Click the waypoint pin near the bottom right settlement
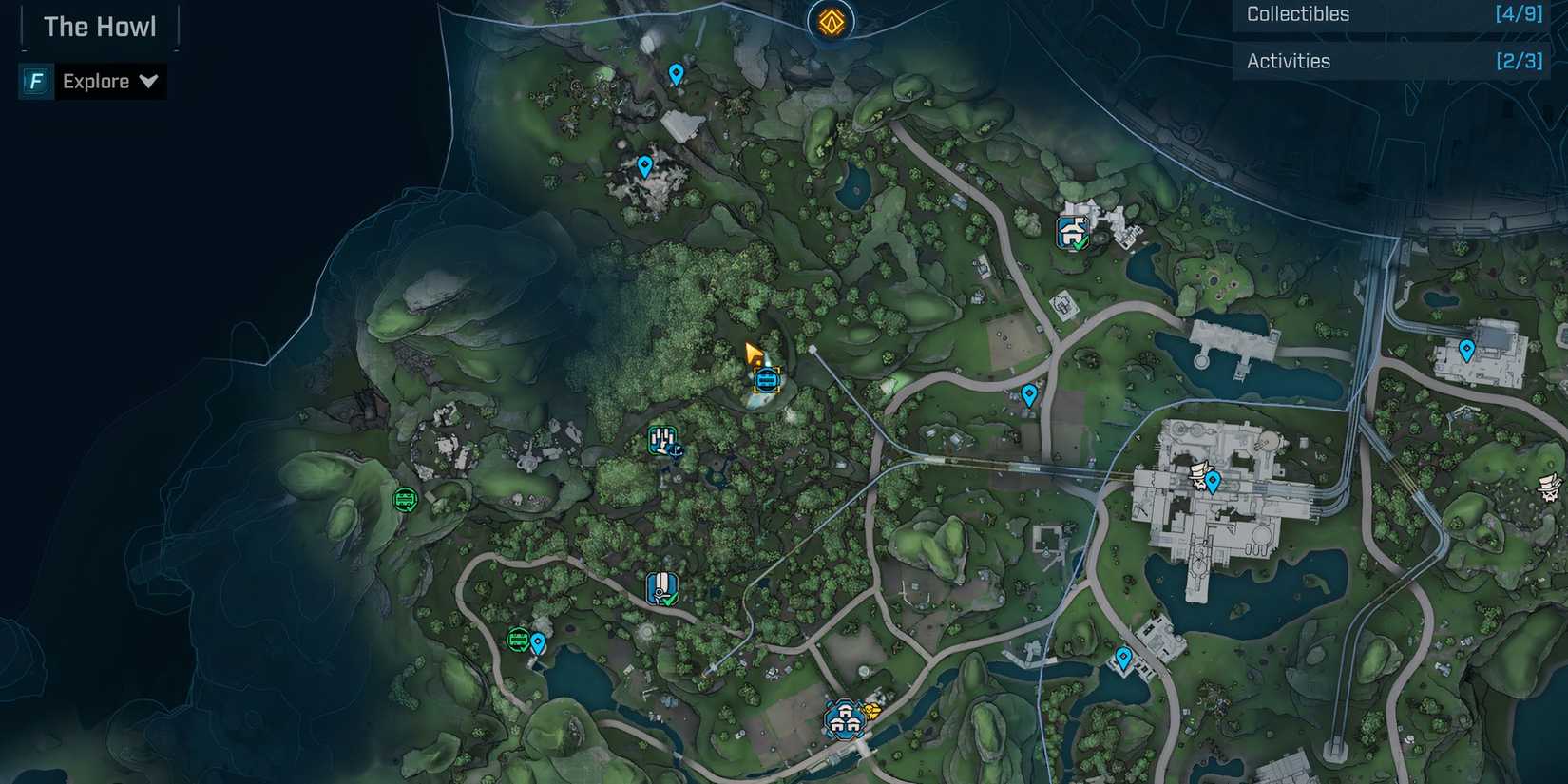 [x=1124, y=656]
